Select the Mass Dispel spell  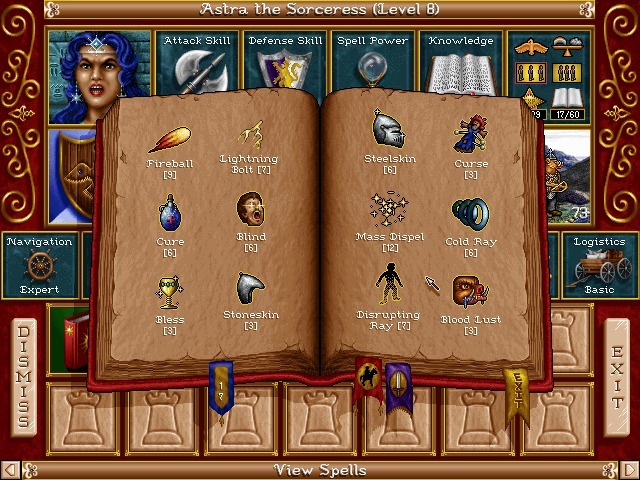[390, 210]
